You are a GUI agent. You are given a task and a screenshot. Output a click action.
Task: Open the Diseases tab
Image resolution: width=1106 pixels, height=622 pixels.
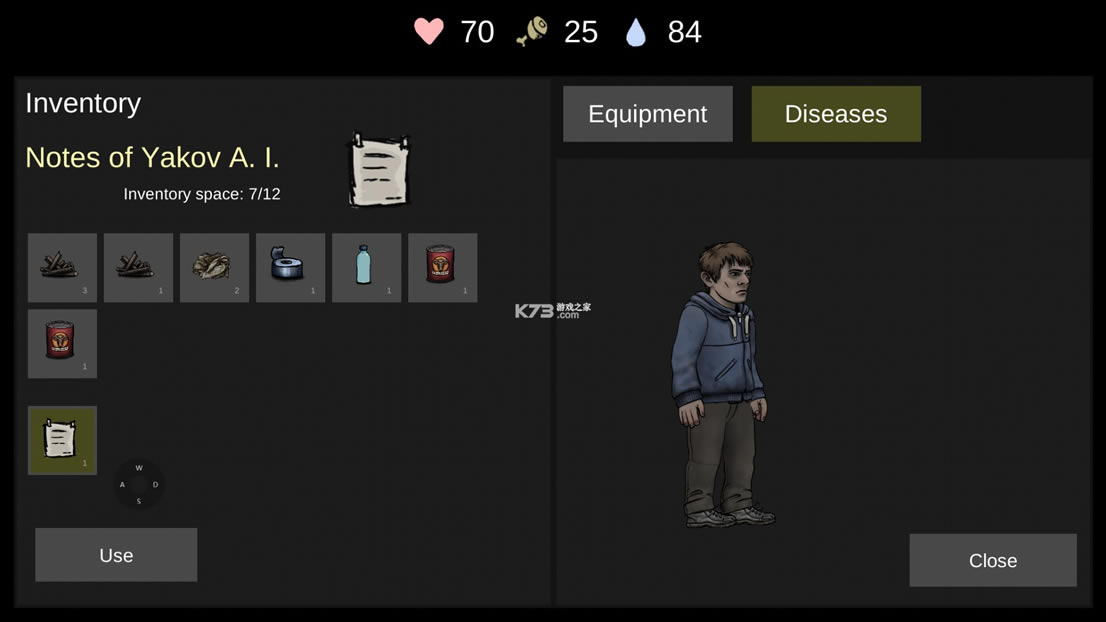835,114
